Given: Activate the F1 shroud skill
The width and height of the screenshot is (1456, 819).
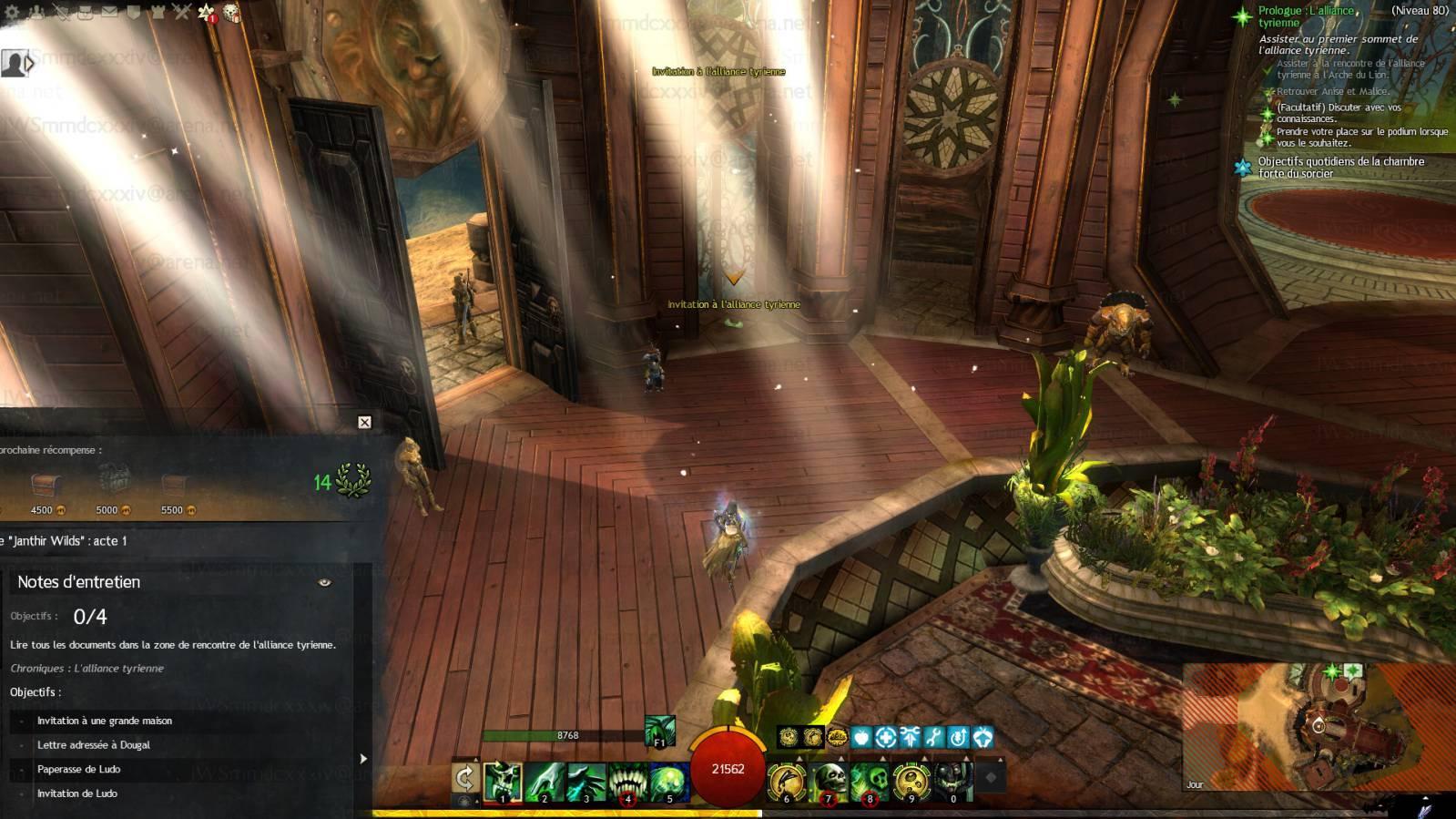Looking at the screenshot, I should pos(660,732).
